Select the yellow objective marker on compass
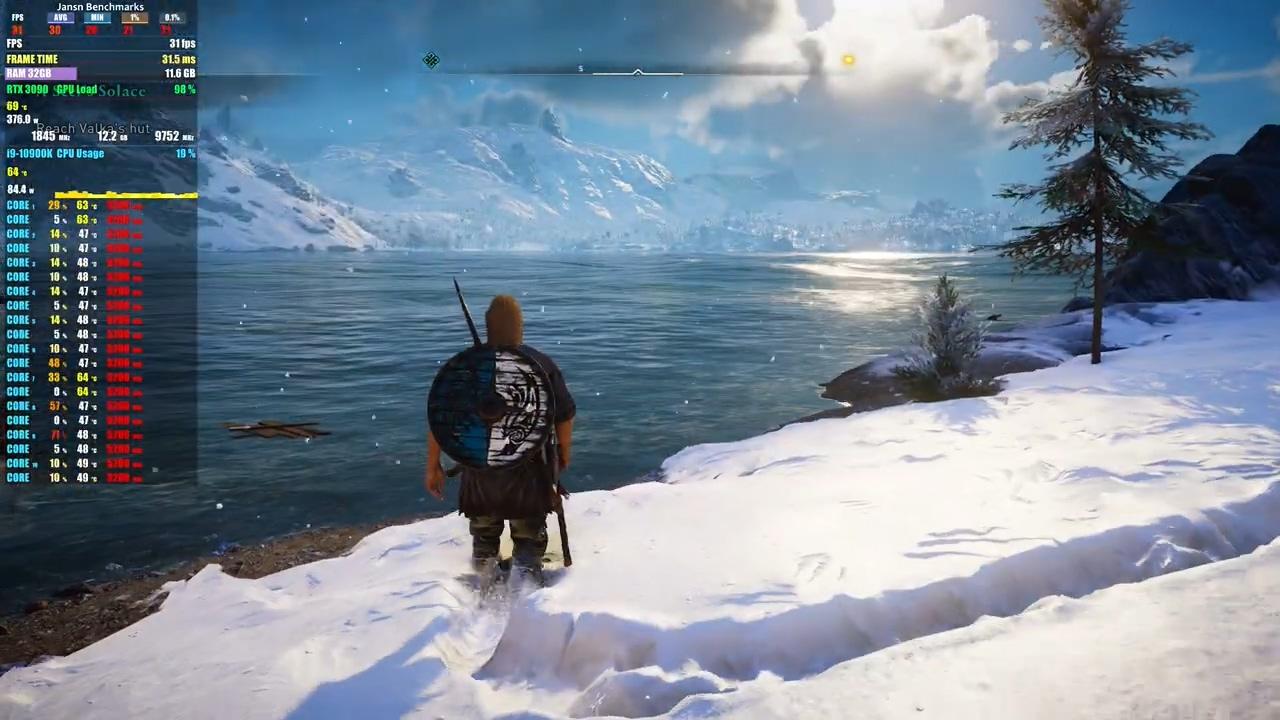This screenshot has width=1280, height=720. [848, 61]
